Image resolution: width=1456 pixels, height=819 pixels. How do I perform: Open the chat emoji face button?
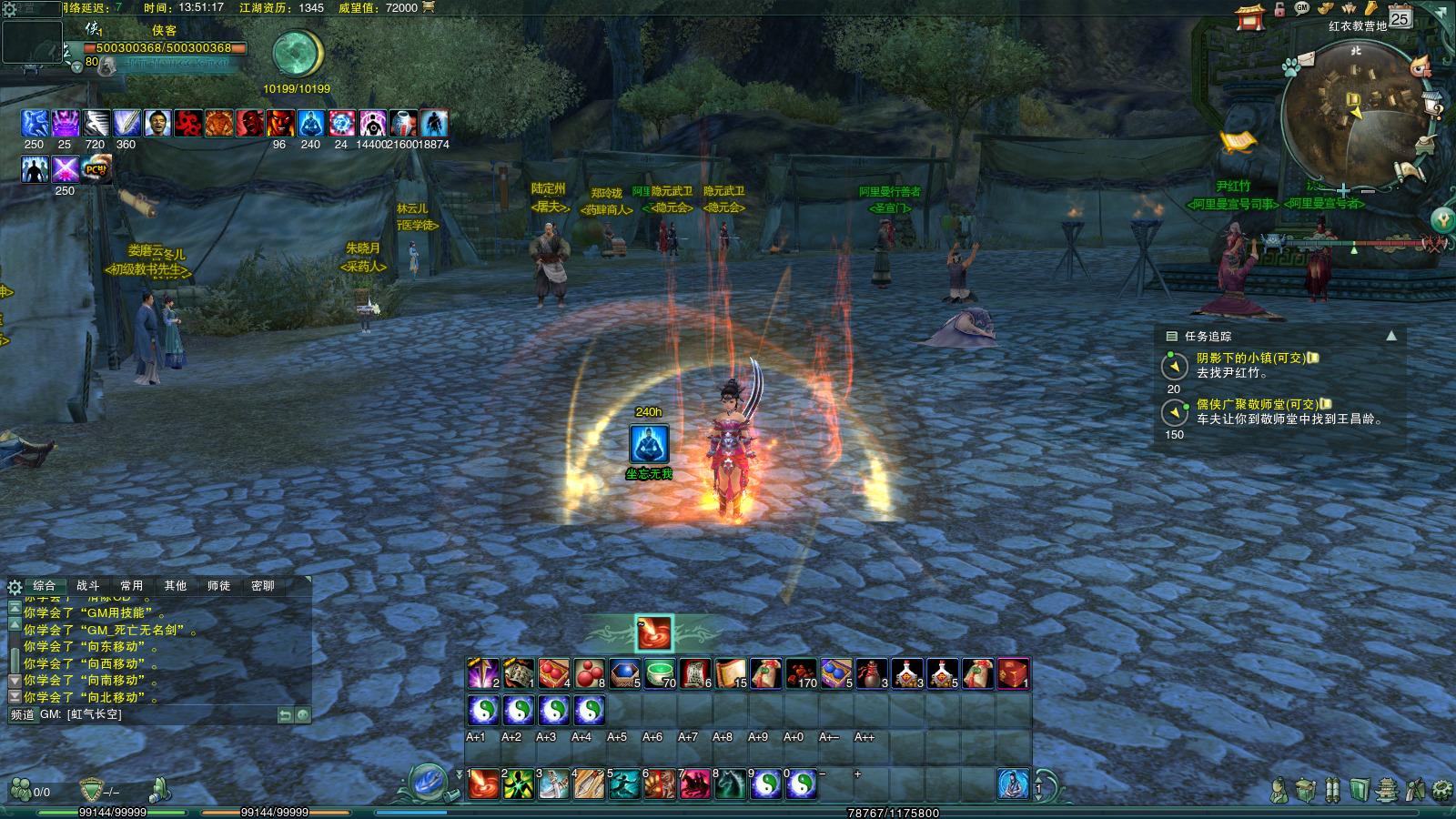[303, 715]
